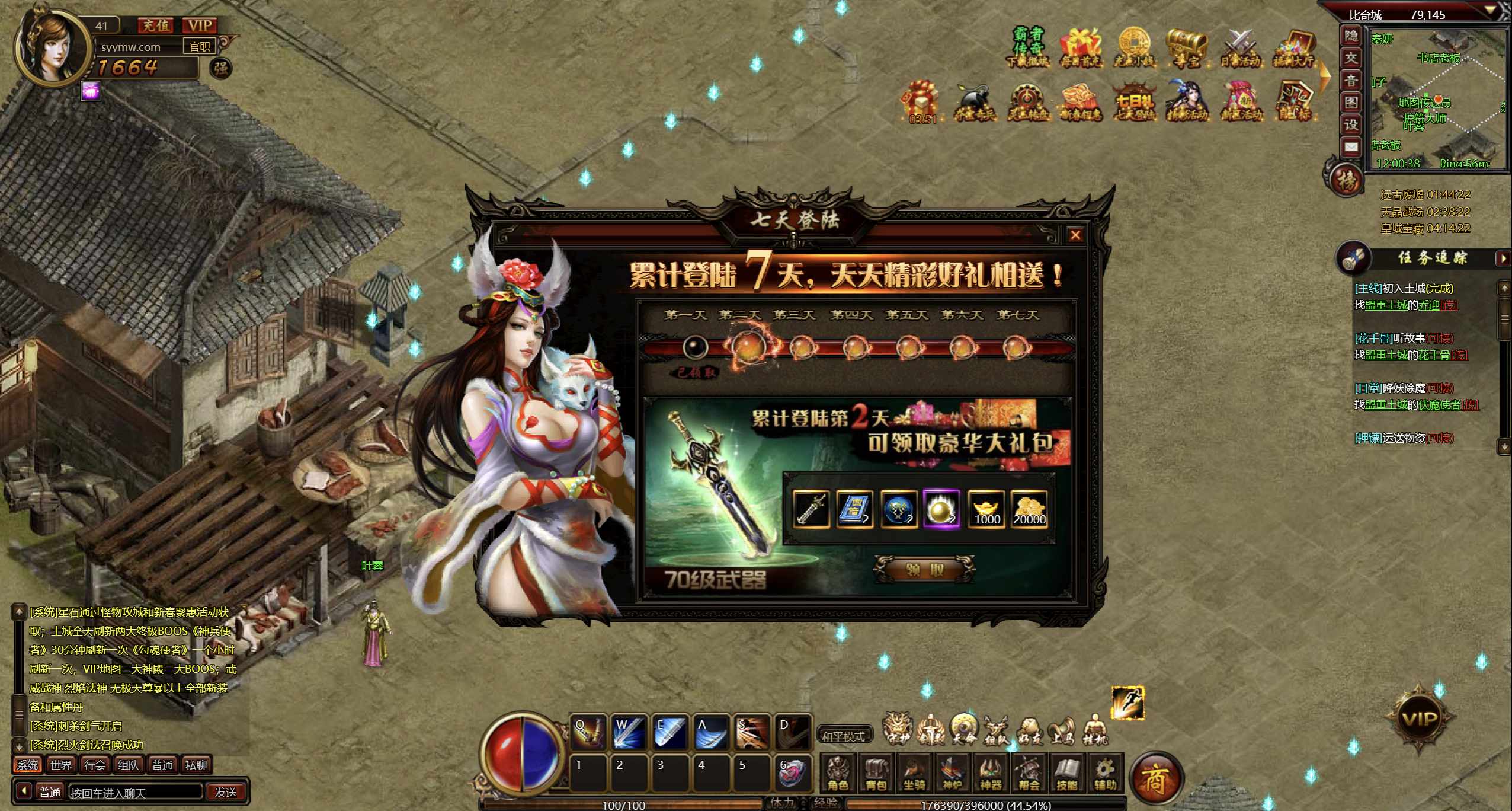Open the 角色 character panel

[x=838, y=774]
